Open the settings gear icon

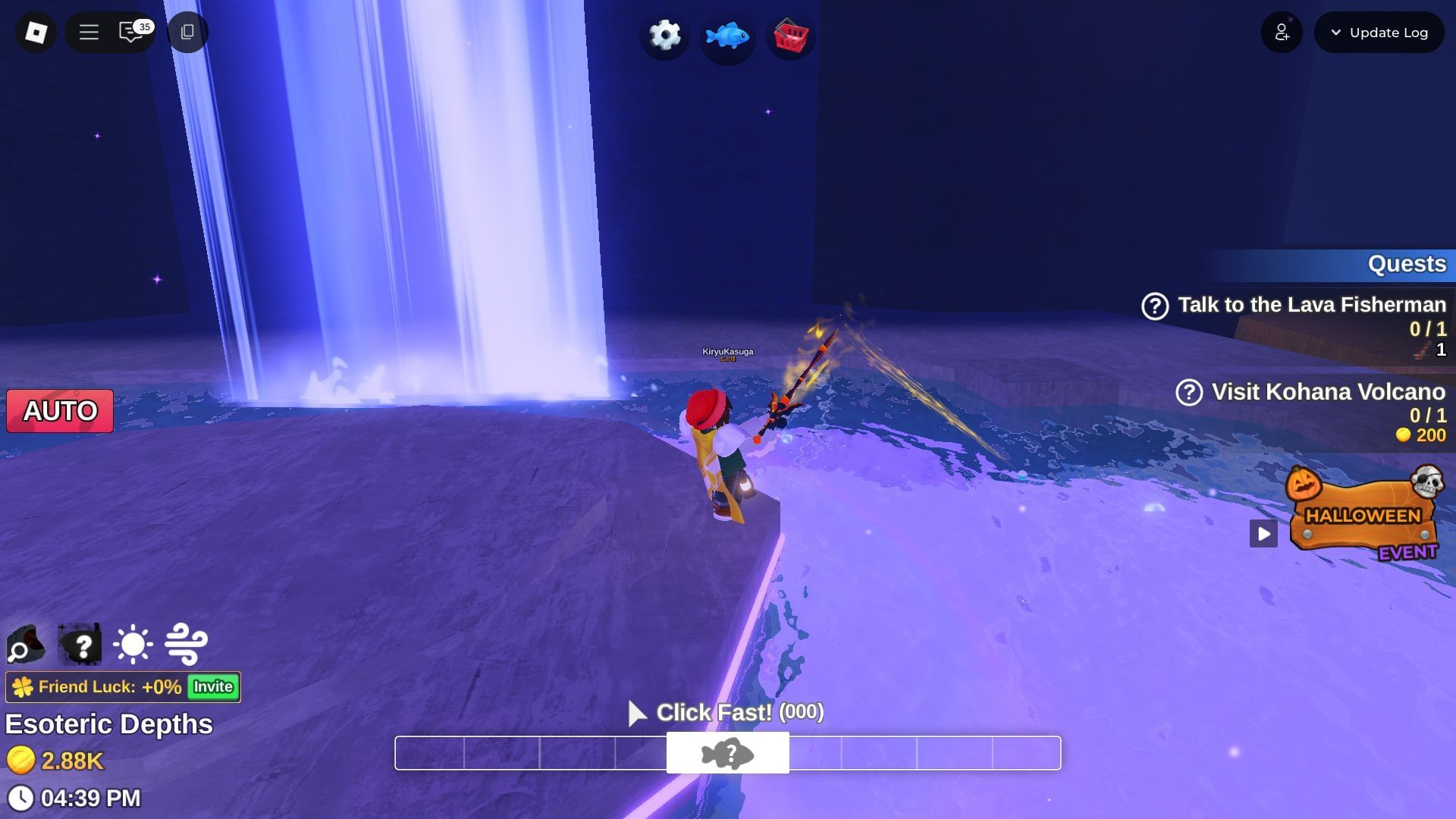[664, 34]
